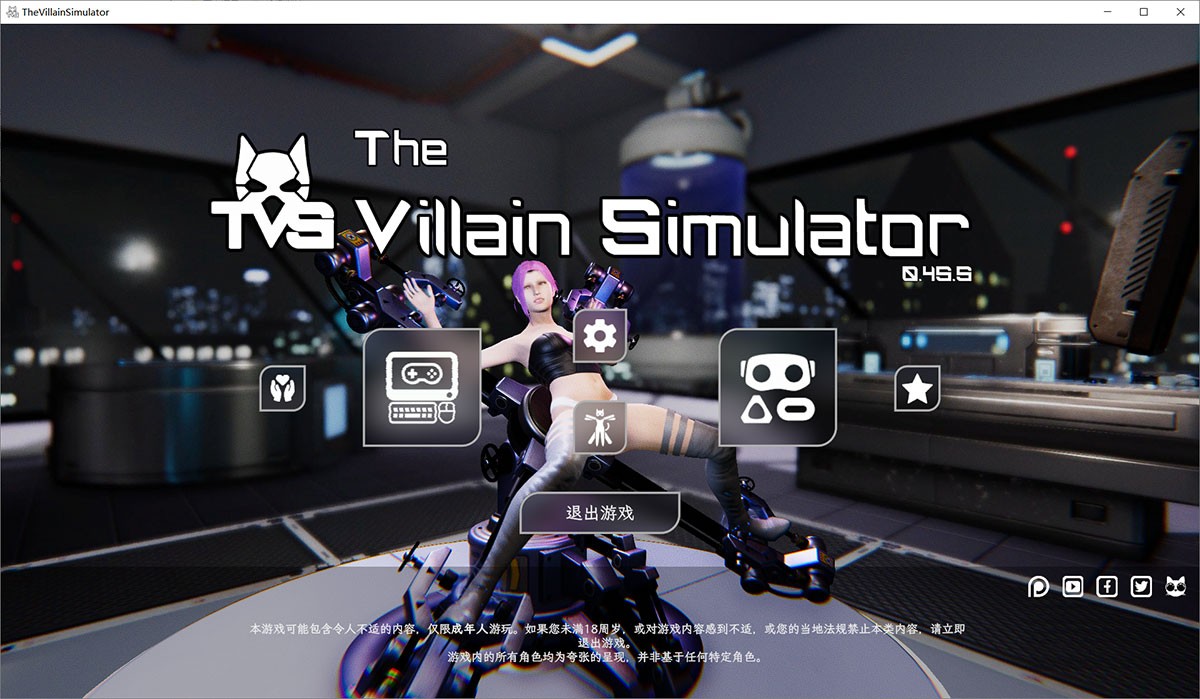Visit the YouTube channel icon

[1073, 587]
